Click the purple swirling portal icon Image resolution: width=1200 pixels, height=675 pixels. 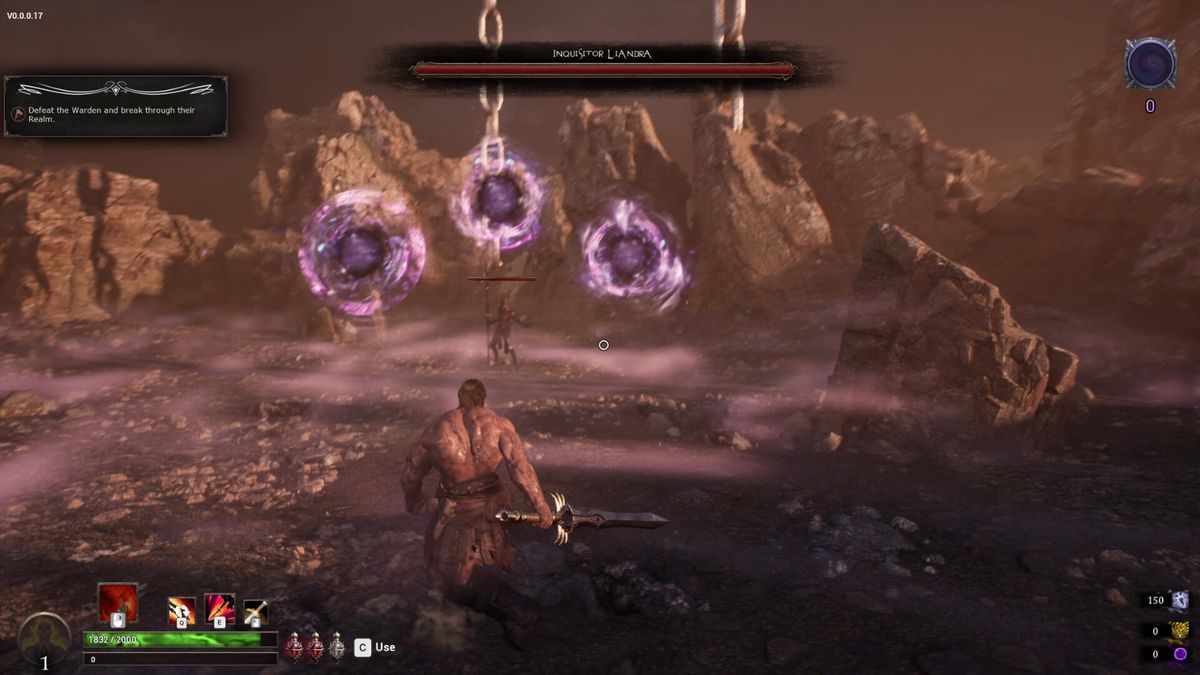1150,64
